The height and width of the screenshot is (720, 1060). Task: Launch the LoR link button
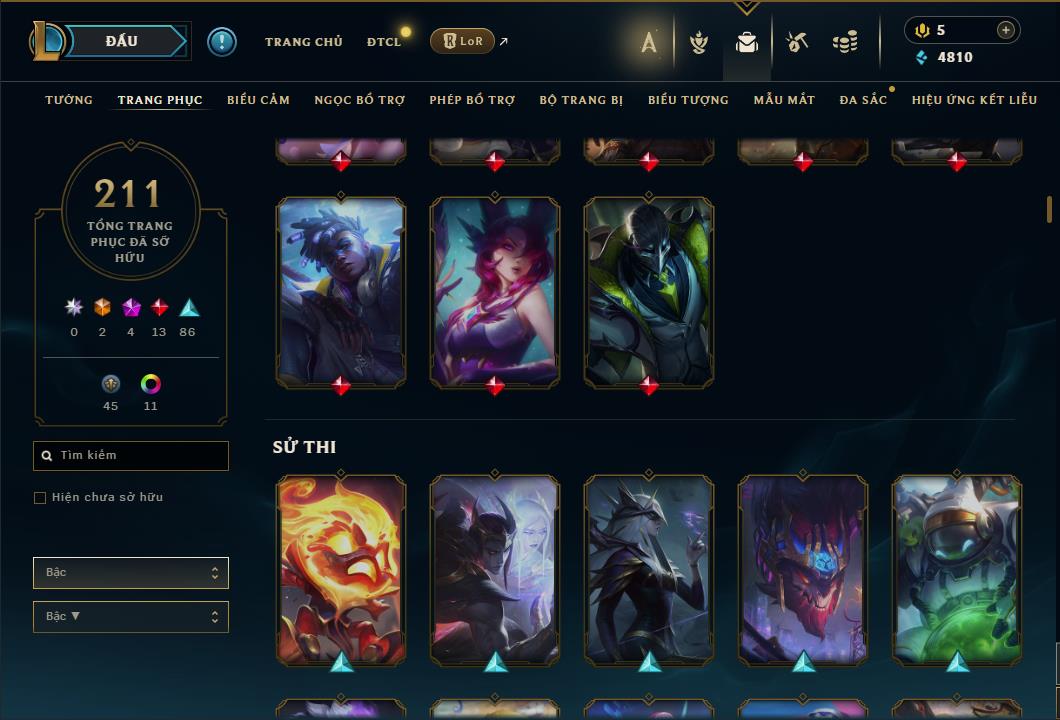coord(463,41)
